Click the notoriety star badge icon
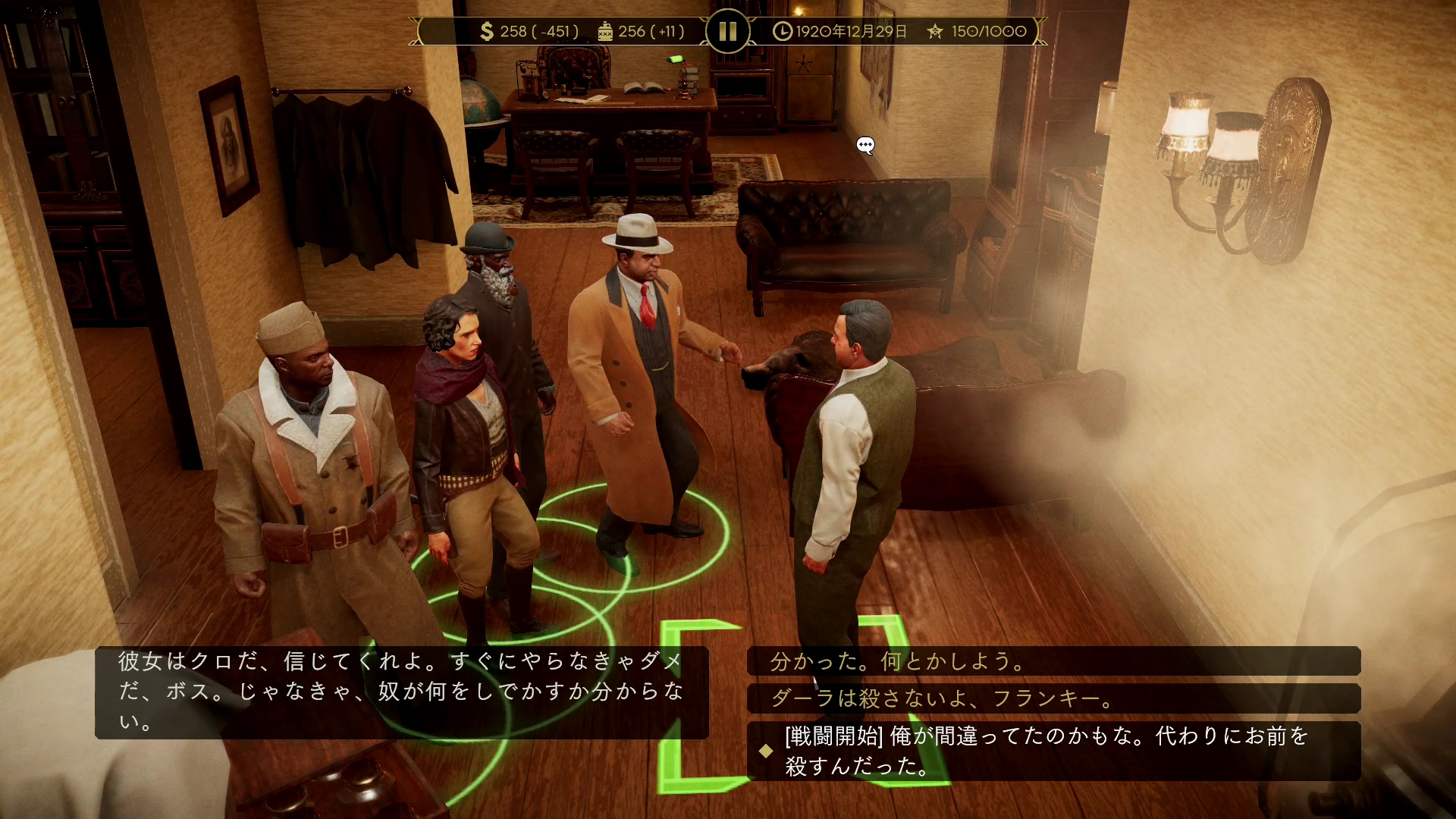The image size is (1456, 819). [x=934, y=31]
